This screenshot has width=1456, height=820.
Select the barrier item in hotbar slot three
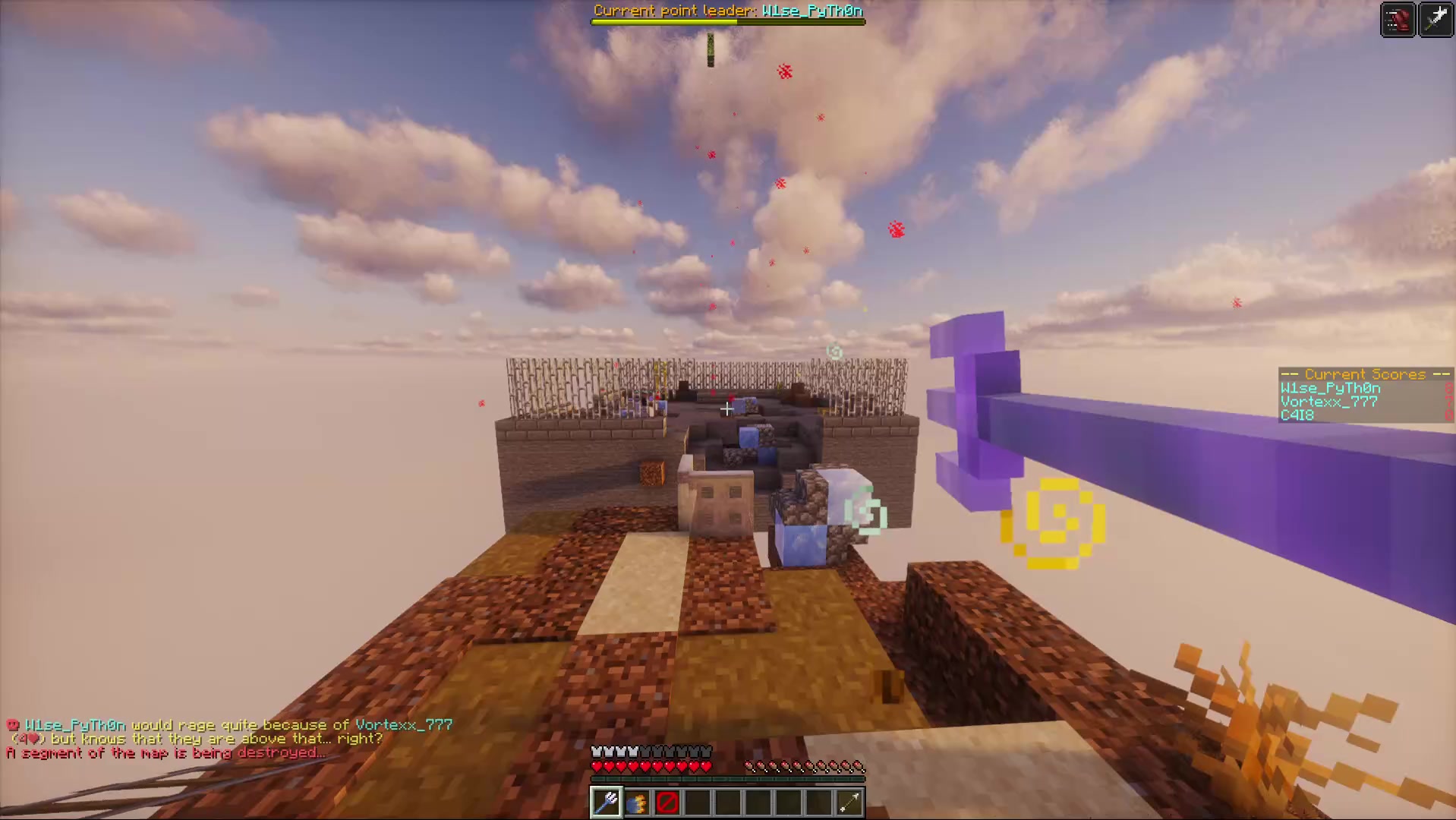tap(667, 803)
